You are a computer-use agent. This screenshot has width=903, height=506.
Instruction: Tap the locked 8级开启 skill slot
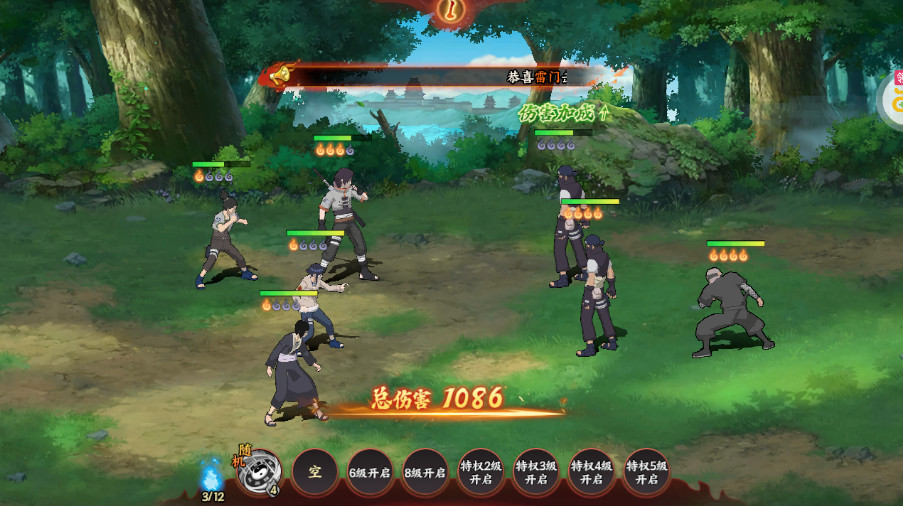425,472
